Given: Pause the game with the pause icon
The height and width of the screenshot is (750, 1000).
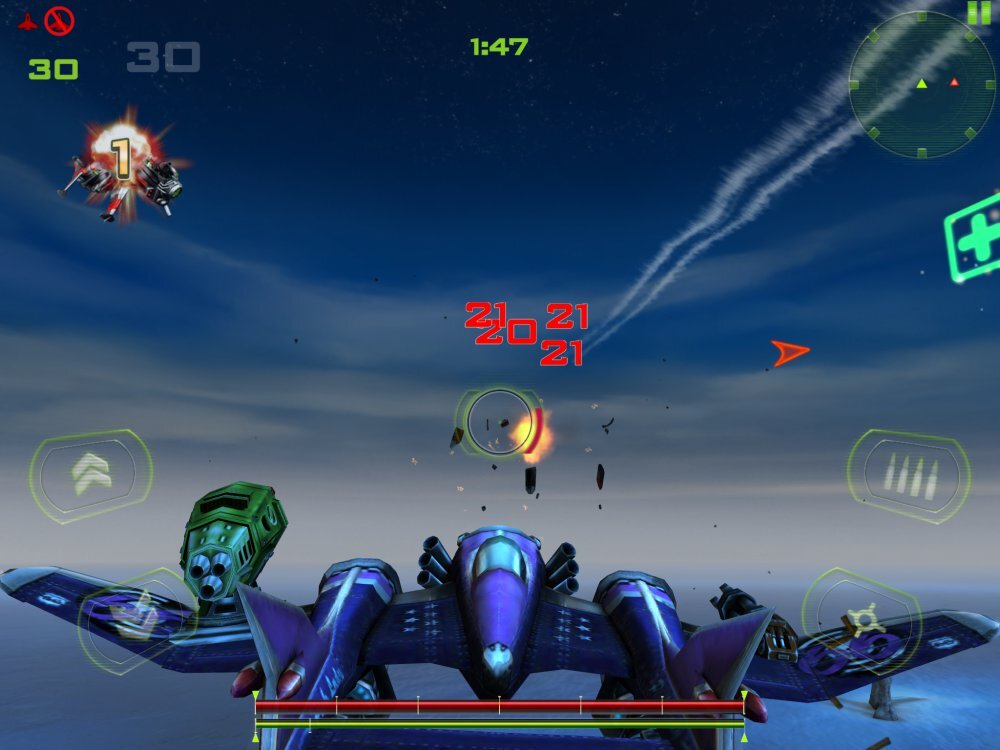Looking at the screenshot, I should [x=977, y=12].
